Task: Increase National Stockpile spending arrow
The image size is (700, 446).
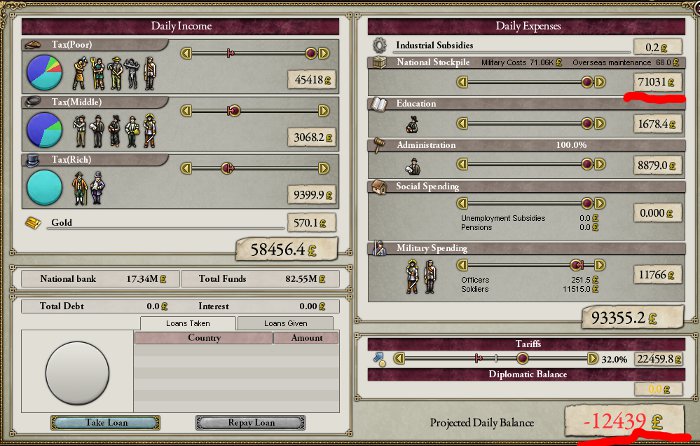Action: [x=600, y=82]
